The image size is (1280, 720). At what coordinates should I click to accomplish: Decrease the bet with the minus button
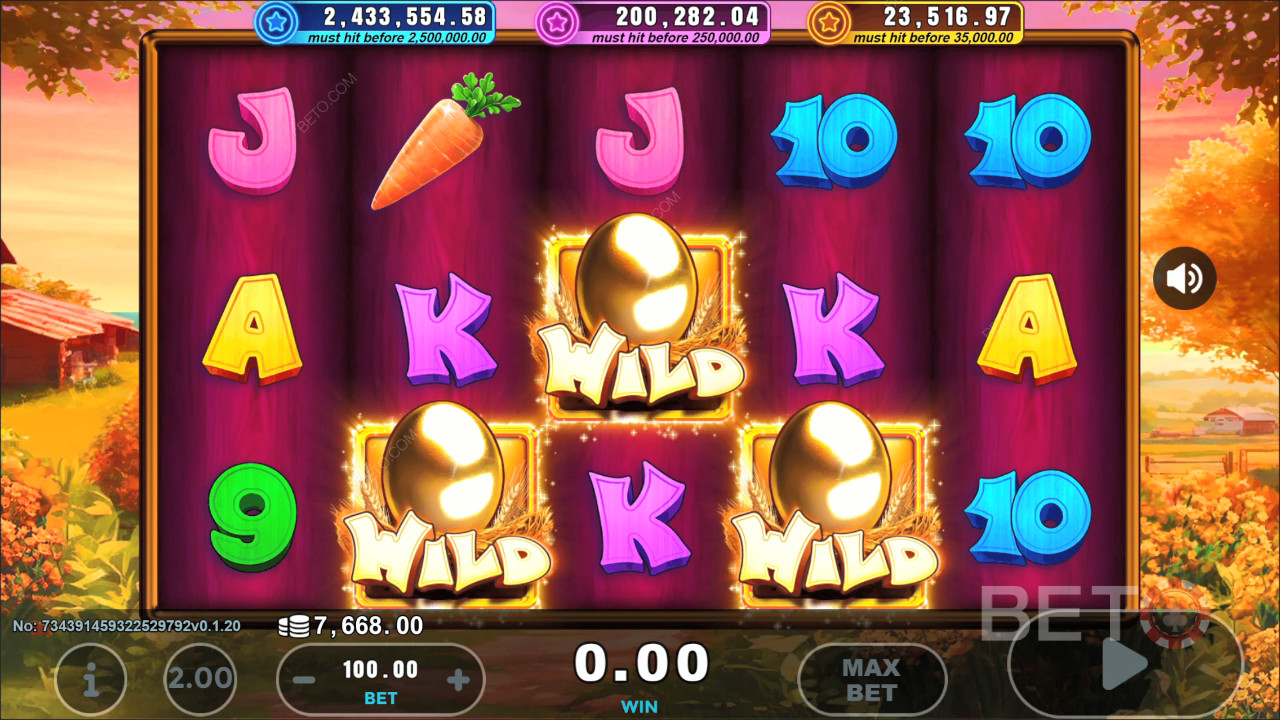pos(305,681)
